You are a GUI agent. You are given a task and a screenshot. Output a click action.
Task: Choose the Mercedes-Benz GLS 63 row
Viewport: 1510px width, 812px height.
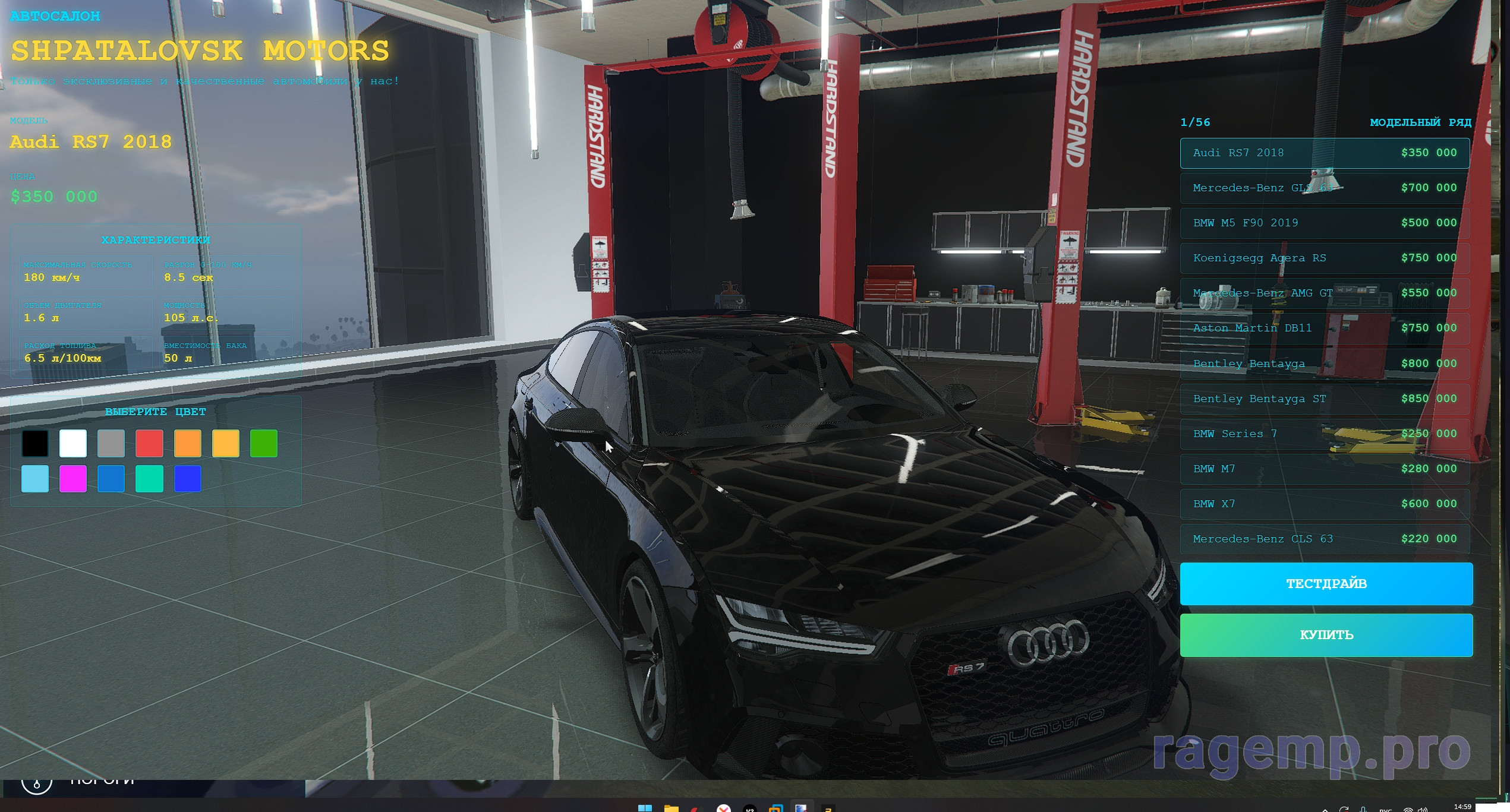(x=1324, y=188)
